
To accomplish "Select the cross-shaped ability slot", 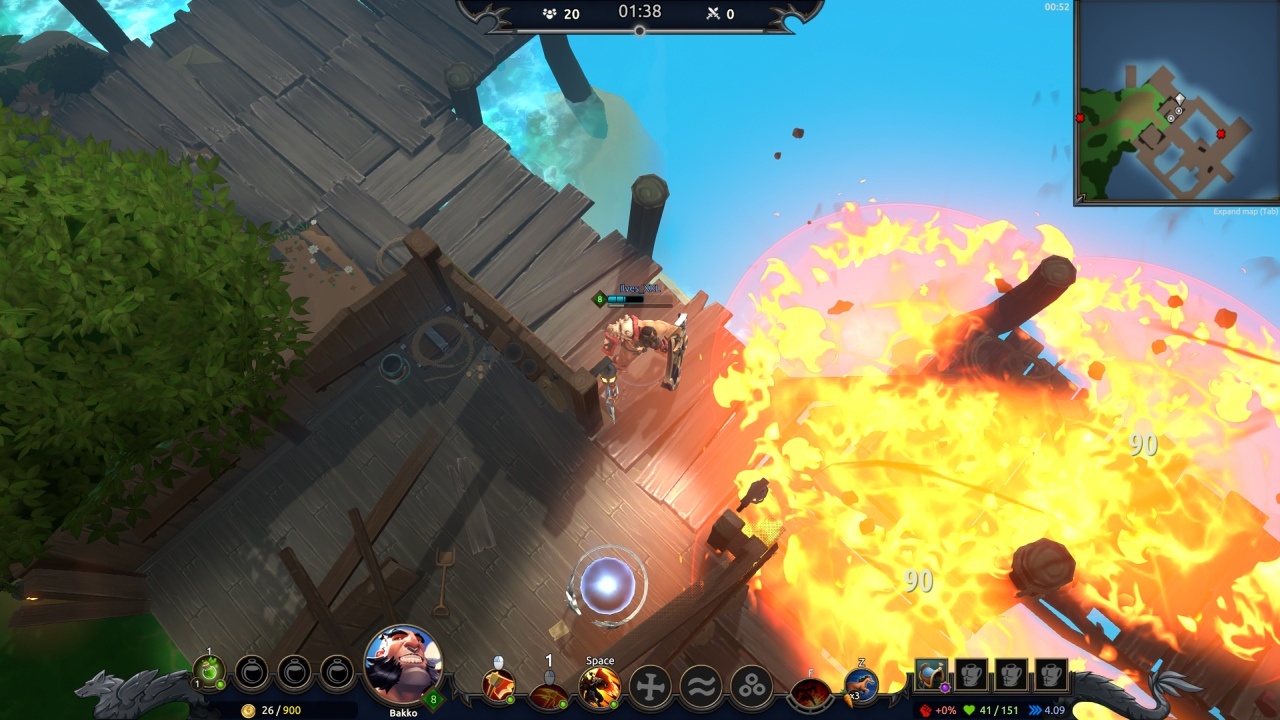I will 649,688.
